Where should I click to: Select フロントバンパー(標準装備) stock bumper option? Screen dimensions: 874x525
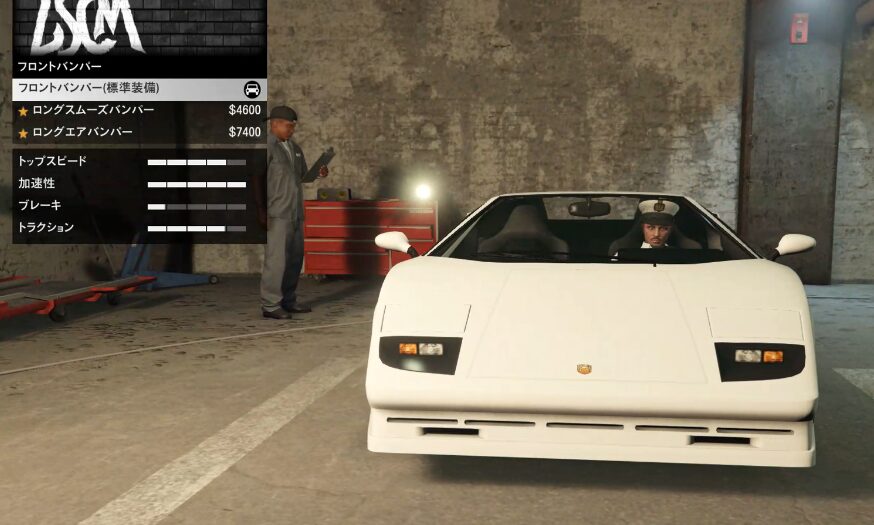tap(139, 89)
